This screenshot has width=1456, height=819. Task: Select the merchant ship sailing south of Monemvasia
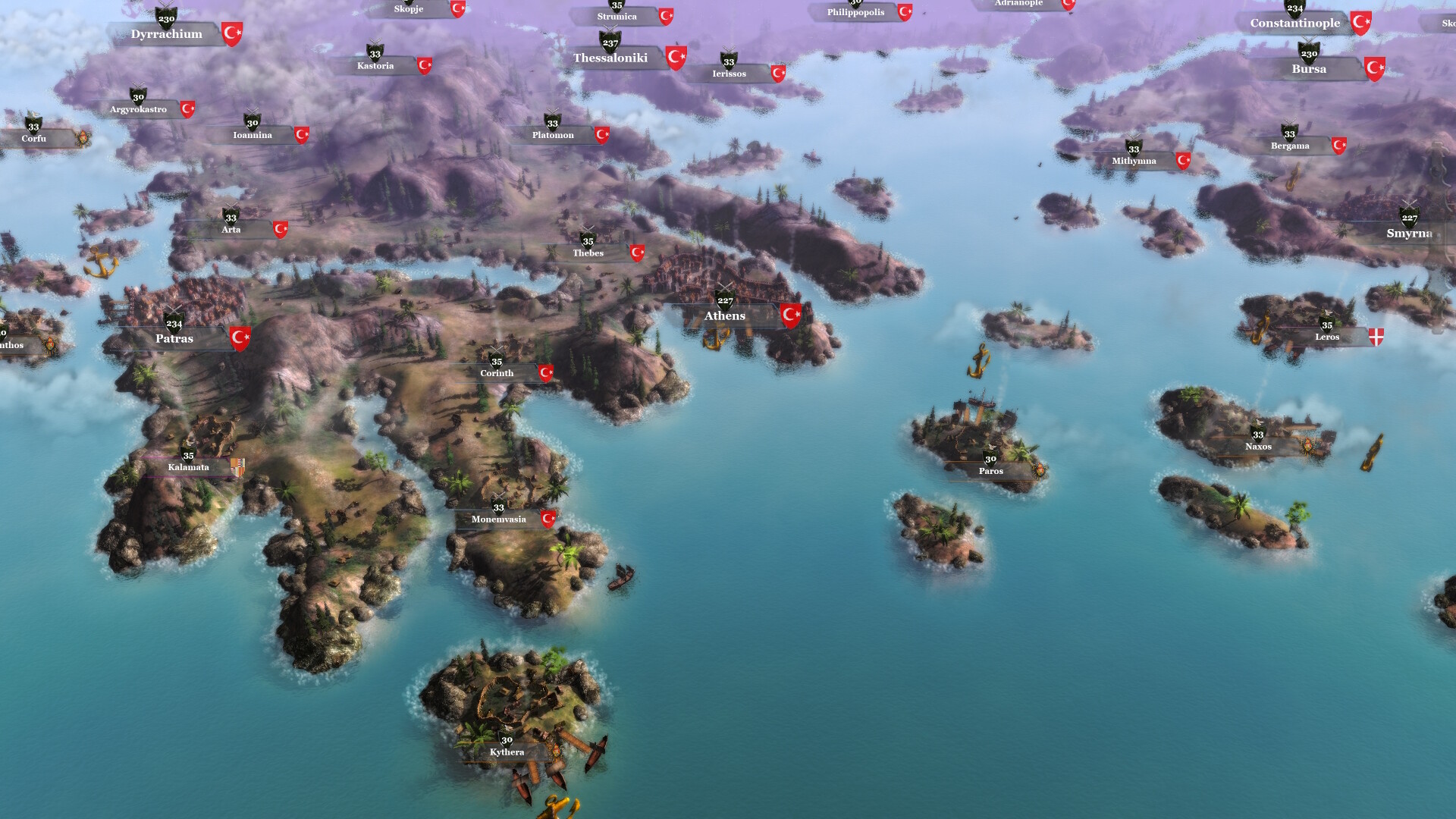click(620, 578)
